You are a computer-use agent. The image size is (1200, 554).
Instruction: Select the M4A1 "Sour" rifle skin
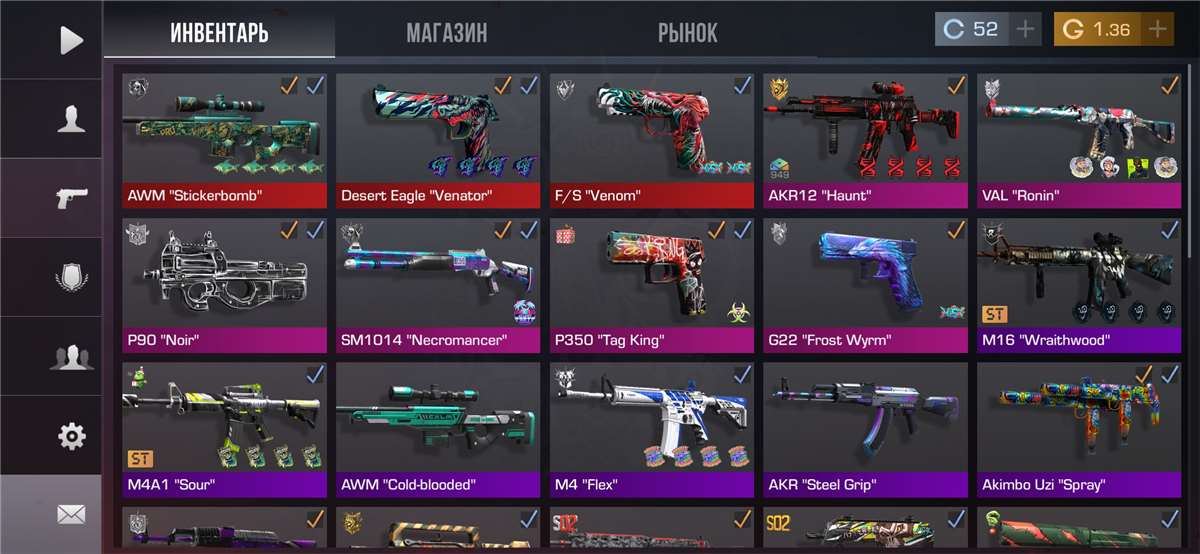[x=225, y=428]
